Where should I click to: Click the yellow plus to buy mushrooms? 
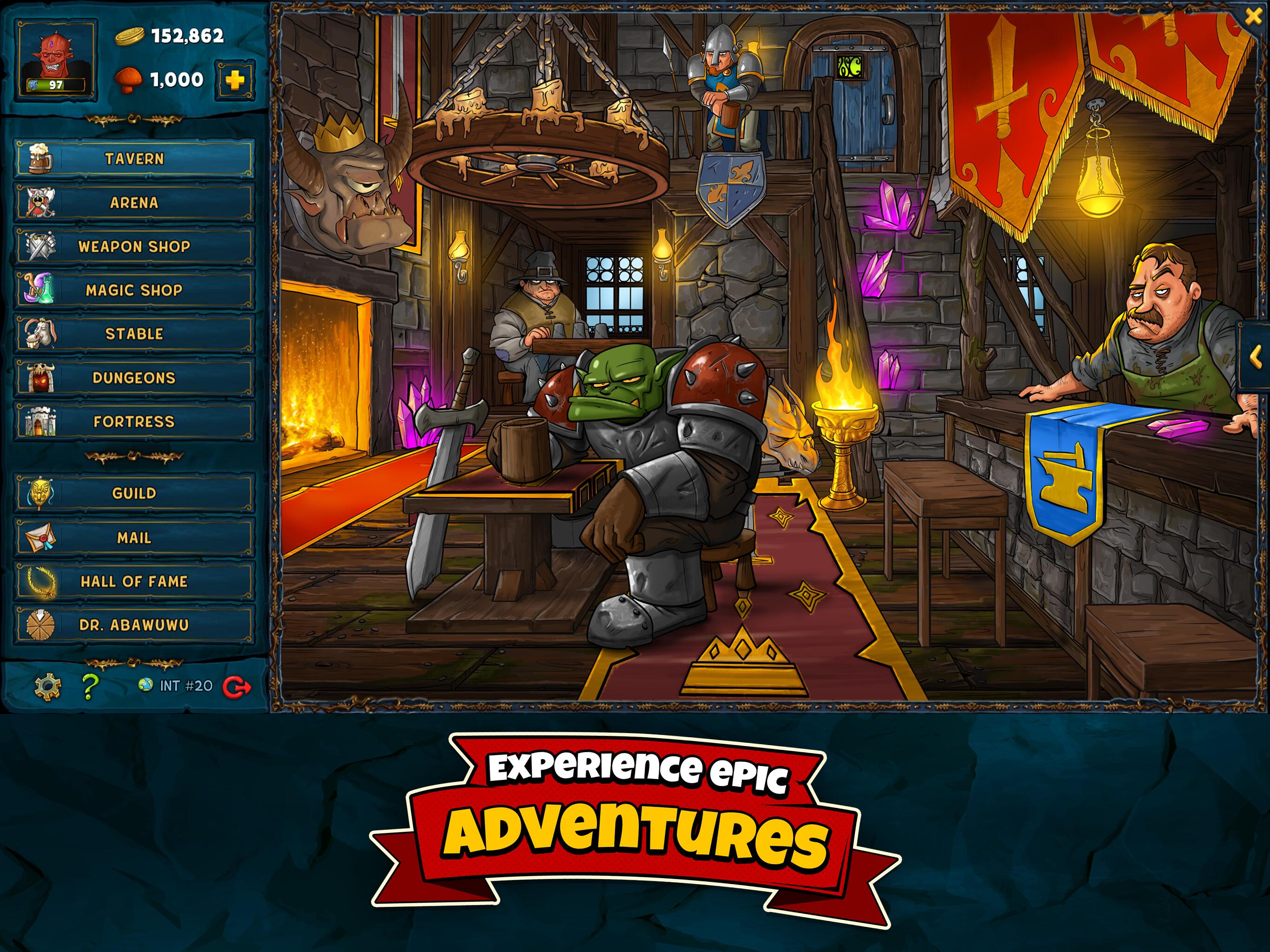pos(234,80)
